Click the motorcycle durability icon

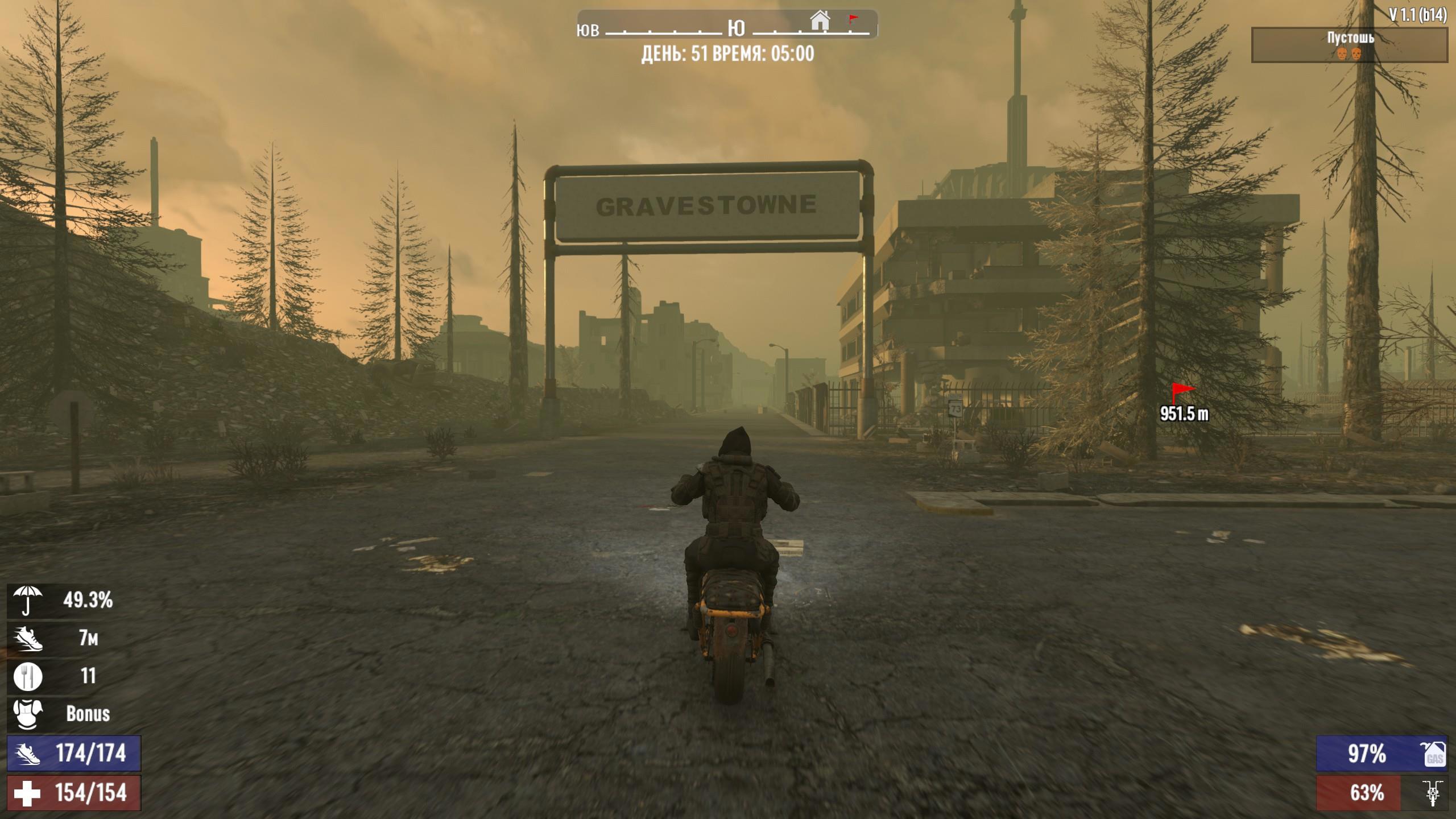(1433, 793)
